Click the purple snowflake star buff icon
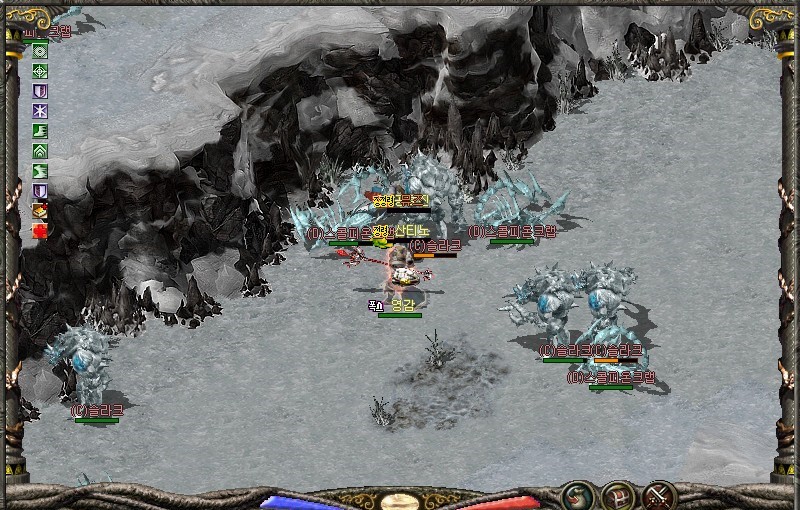Screen dimensions: 800x510 [x=40, y=110]
